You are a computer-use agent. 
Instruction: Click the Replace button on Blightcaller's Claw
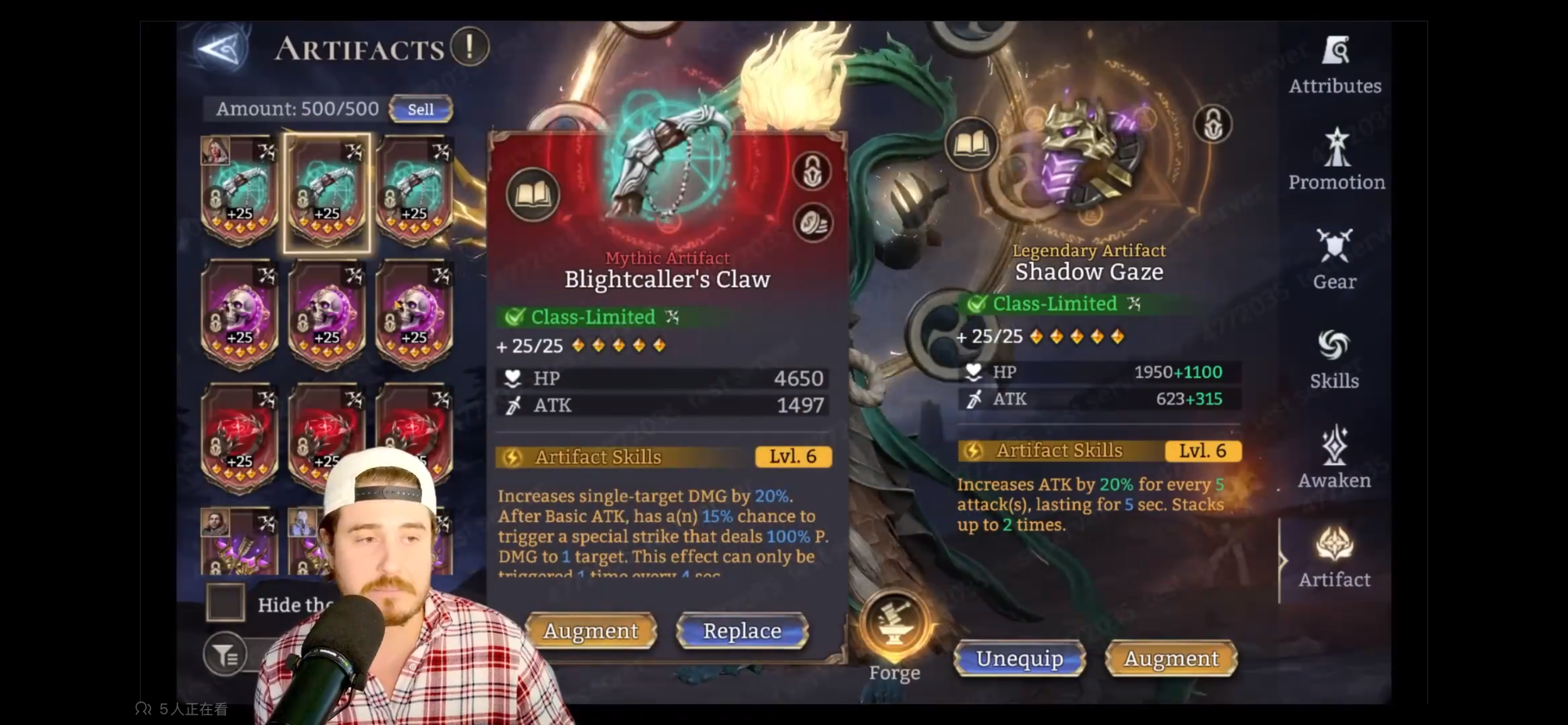click(740, 631)
